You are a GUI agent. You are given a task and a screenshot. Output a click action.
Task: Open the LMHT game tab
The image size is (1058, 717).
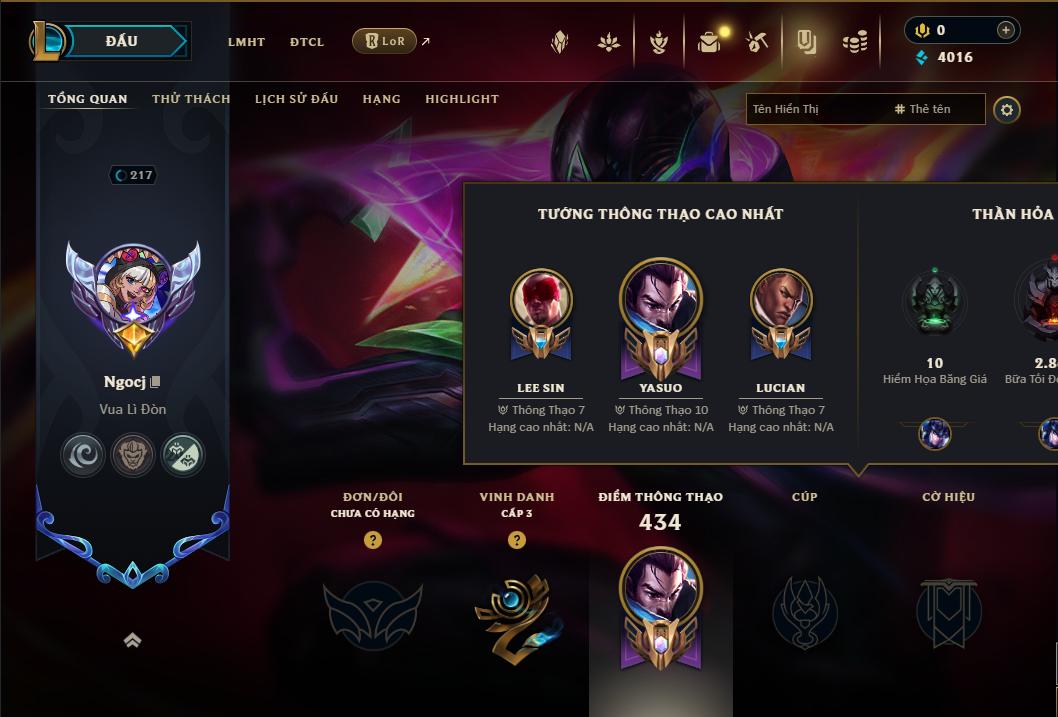[246, 42]
